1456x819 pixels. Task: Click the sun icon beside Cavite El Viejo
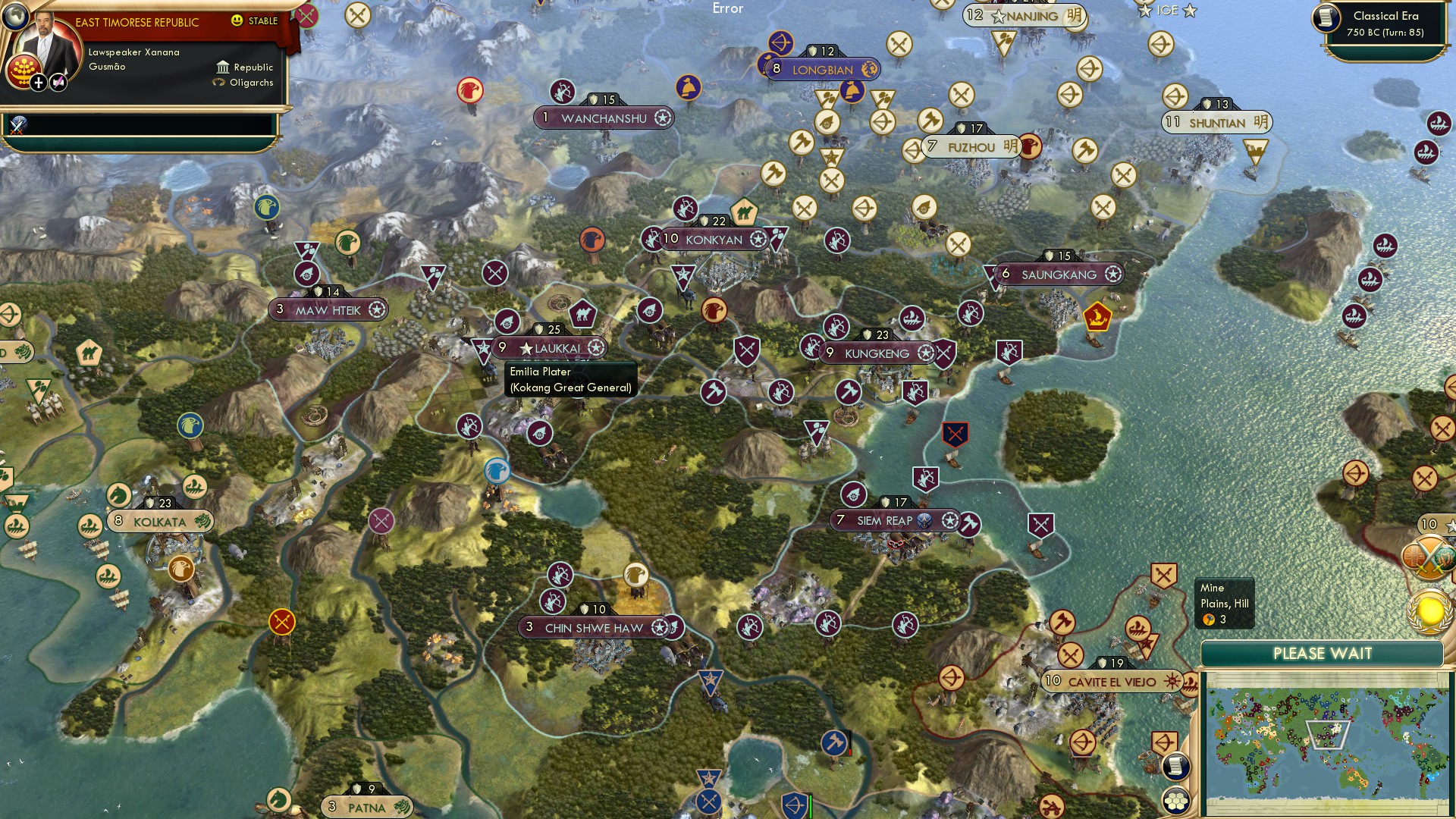[1174, 682]
